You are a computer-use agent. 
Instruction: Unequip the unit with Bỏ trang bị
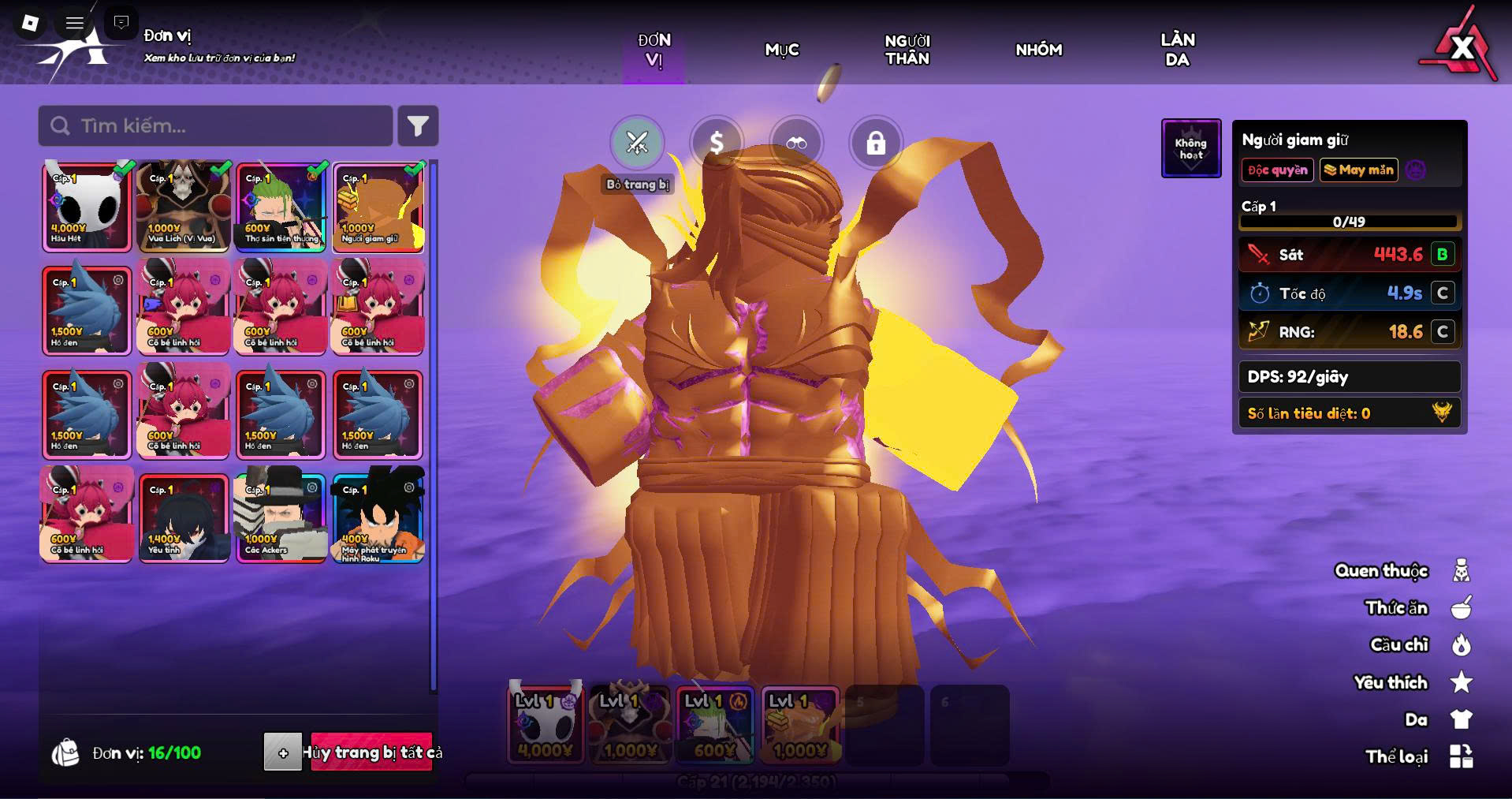click(637, 144)
